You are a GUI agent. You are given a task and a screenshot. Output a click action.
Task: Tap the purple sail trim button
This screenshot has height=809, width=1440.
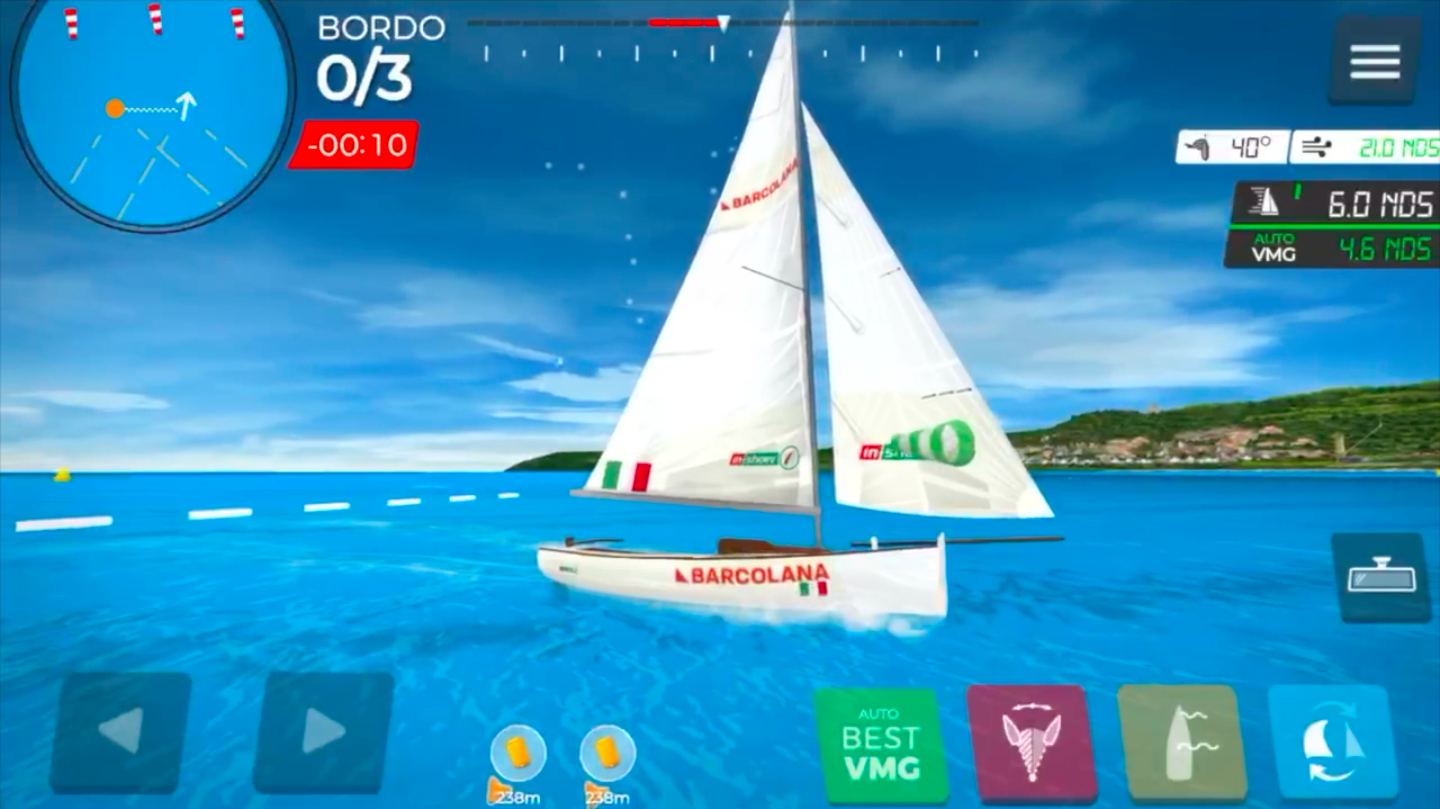pyautogui.click(x=1030, y=743)
